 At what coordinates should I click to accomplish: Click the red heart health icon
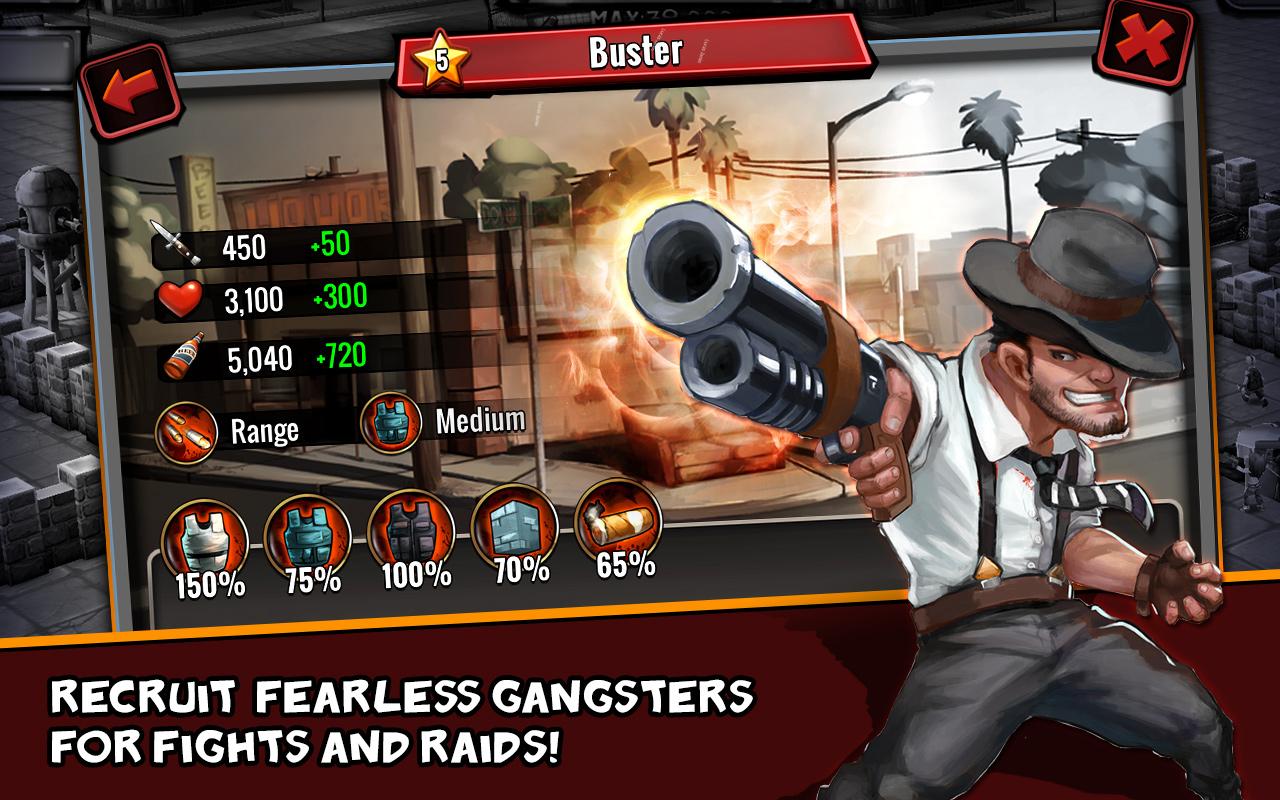pos(180,298)
